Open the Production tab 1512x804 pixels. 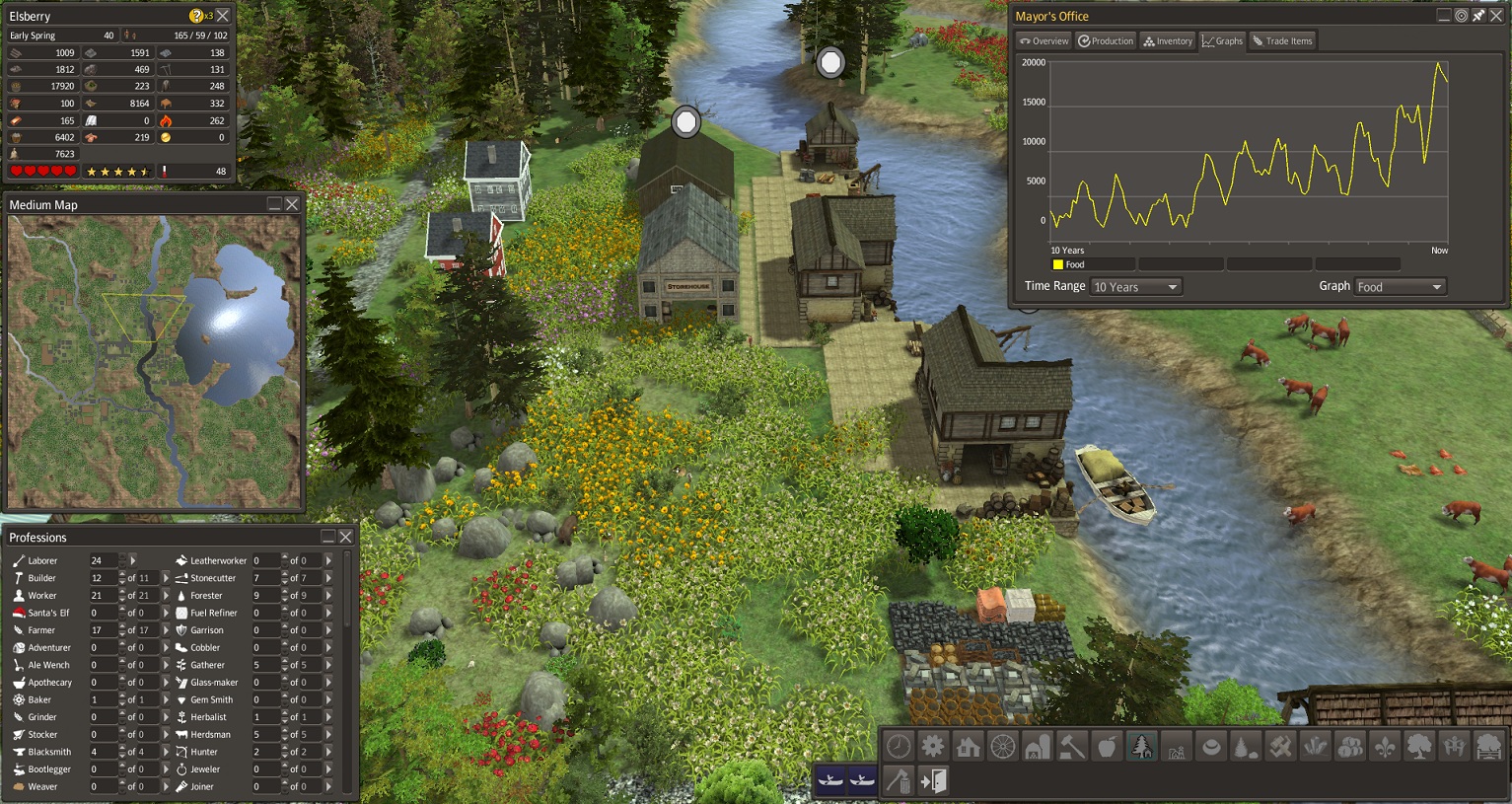pos(1106,41)
